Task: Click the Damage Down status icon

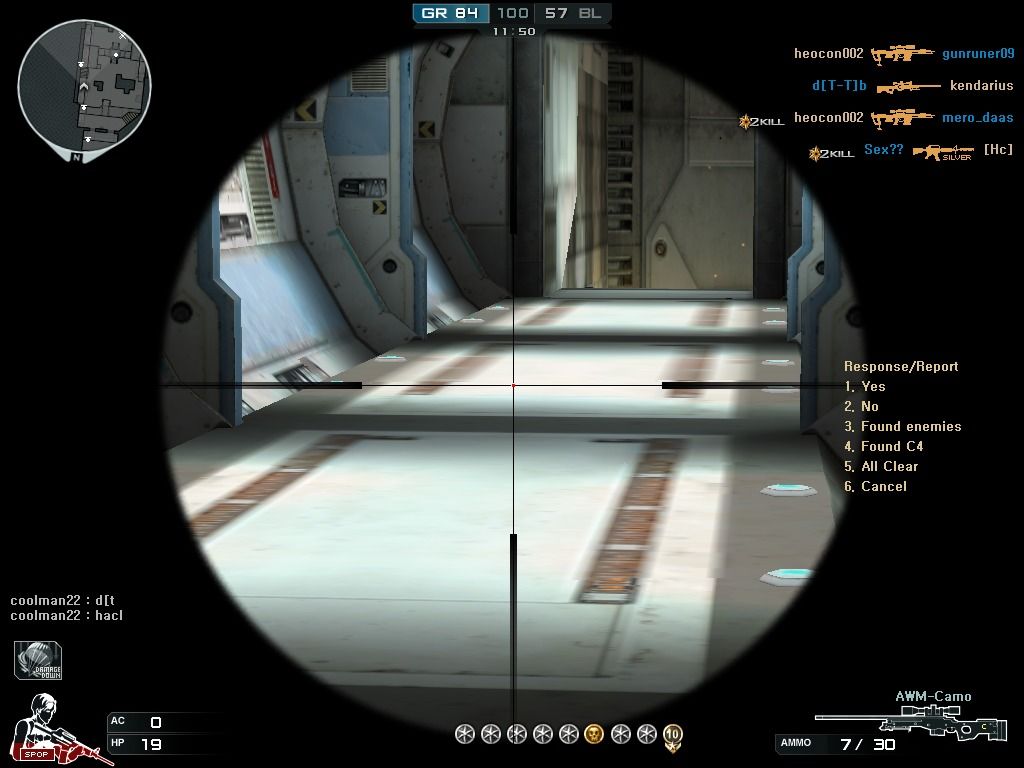Action: 39,661
